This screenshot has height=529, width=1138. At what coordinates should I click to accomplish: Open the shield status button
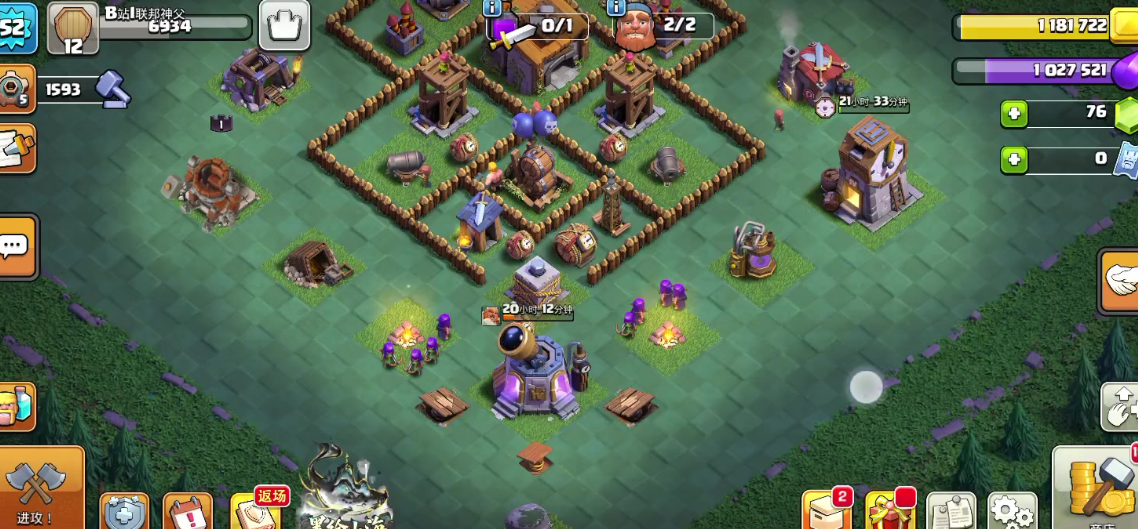point(124,511)
